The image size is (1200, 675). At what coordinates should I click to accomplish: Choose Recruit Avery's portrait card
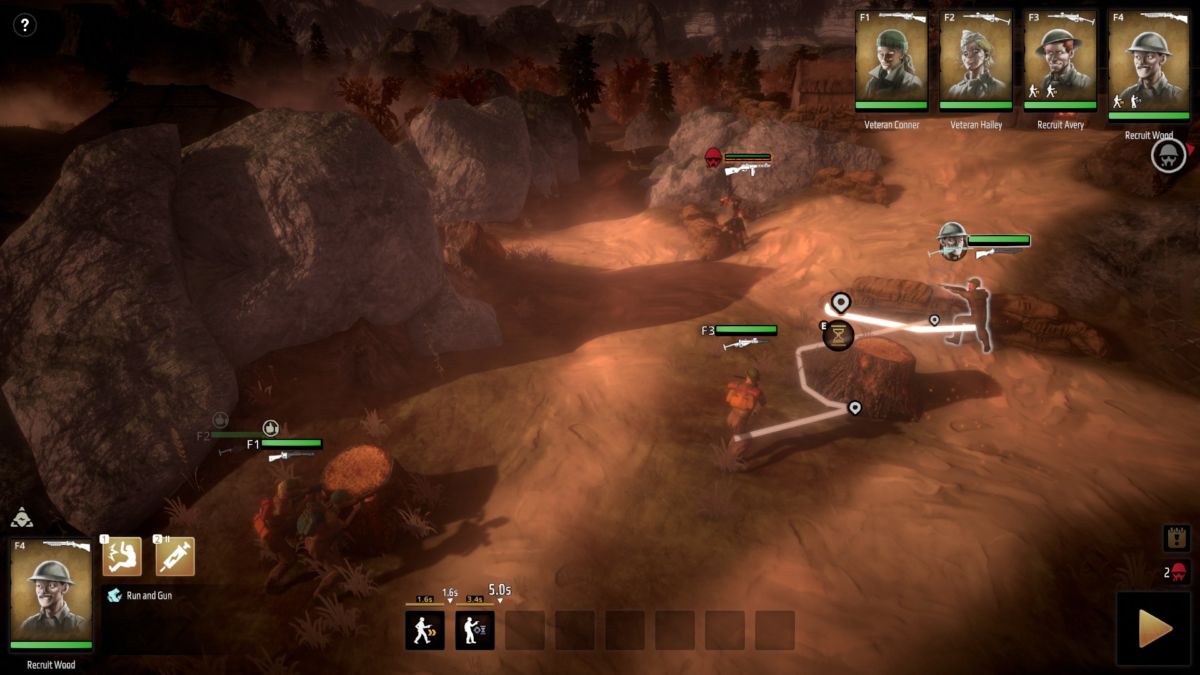coord(1059,61)
